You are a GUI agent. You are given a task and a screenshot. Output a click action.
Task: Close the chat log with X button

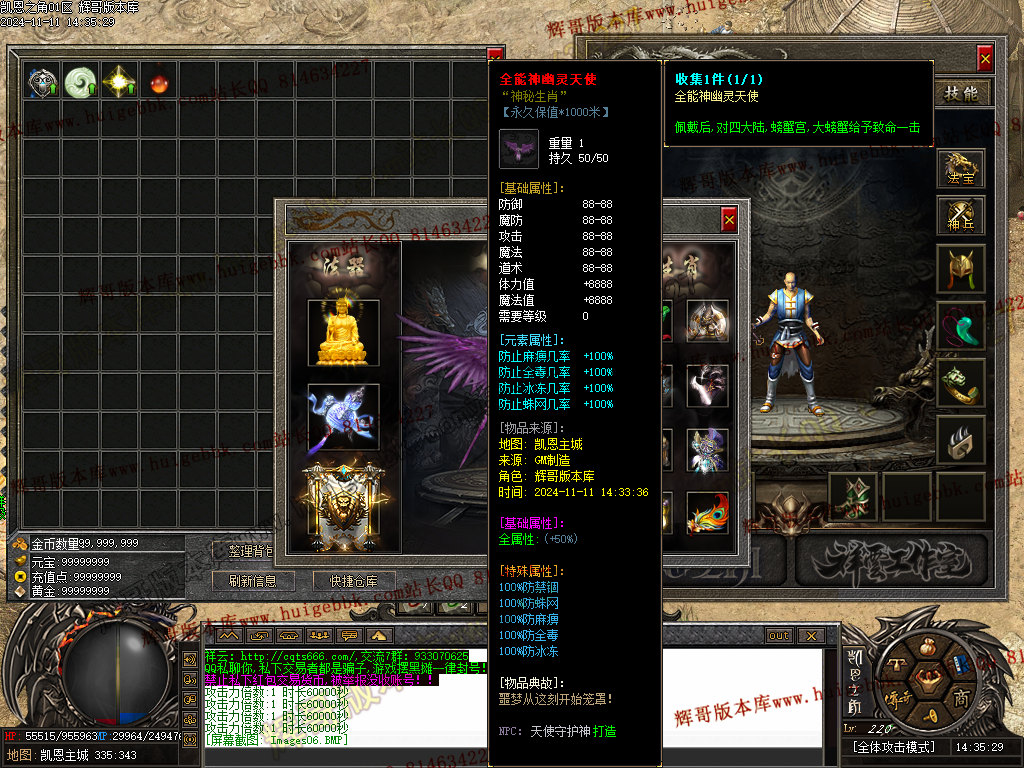[810, 636]
